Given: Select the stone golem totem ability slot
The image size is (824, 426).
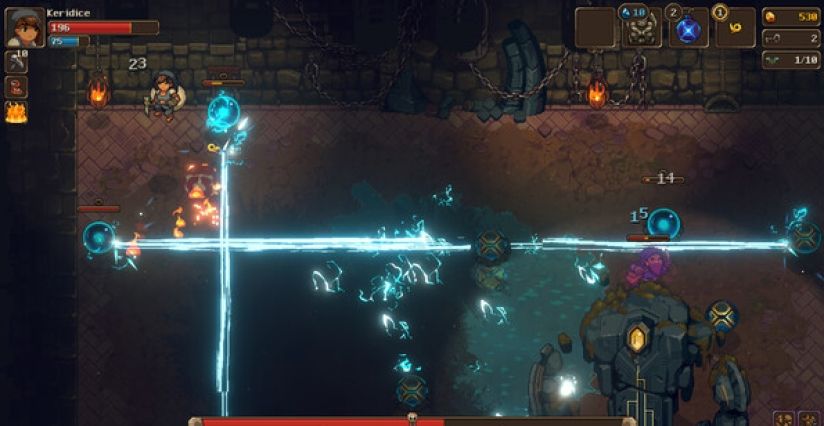Looking at the screenshot, I should [x=641, y=30].
